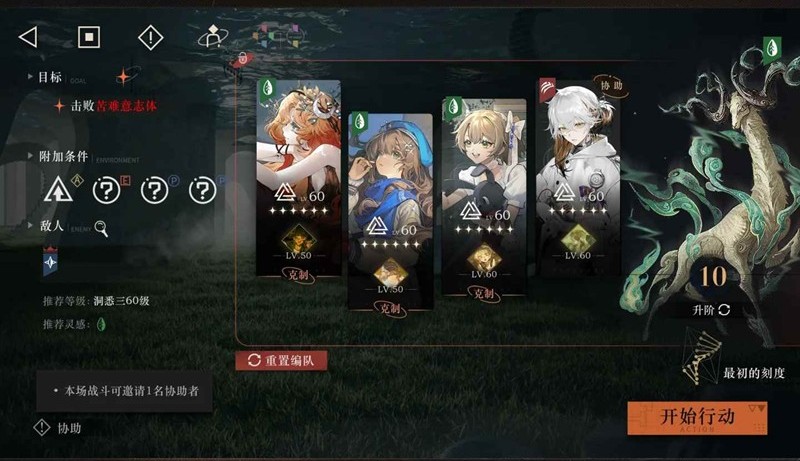Tap the 升阶 upgrade button
The image size is (800, 461).
pos(712,310)
